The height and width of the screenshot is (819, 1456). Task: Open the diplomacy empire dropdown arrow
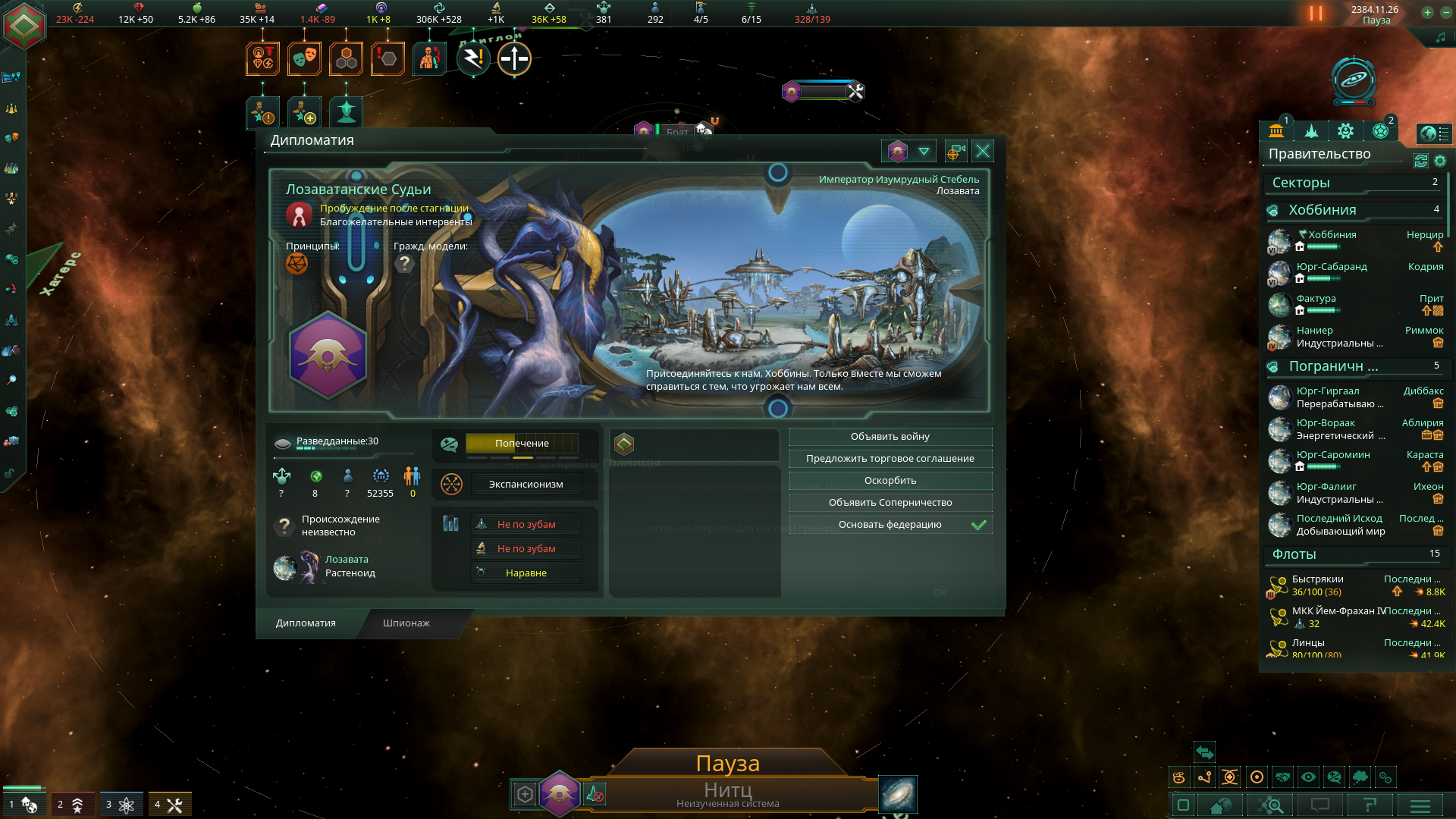(924, 152)
